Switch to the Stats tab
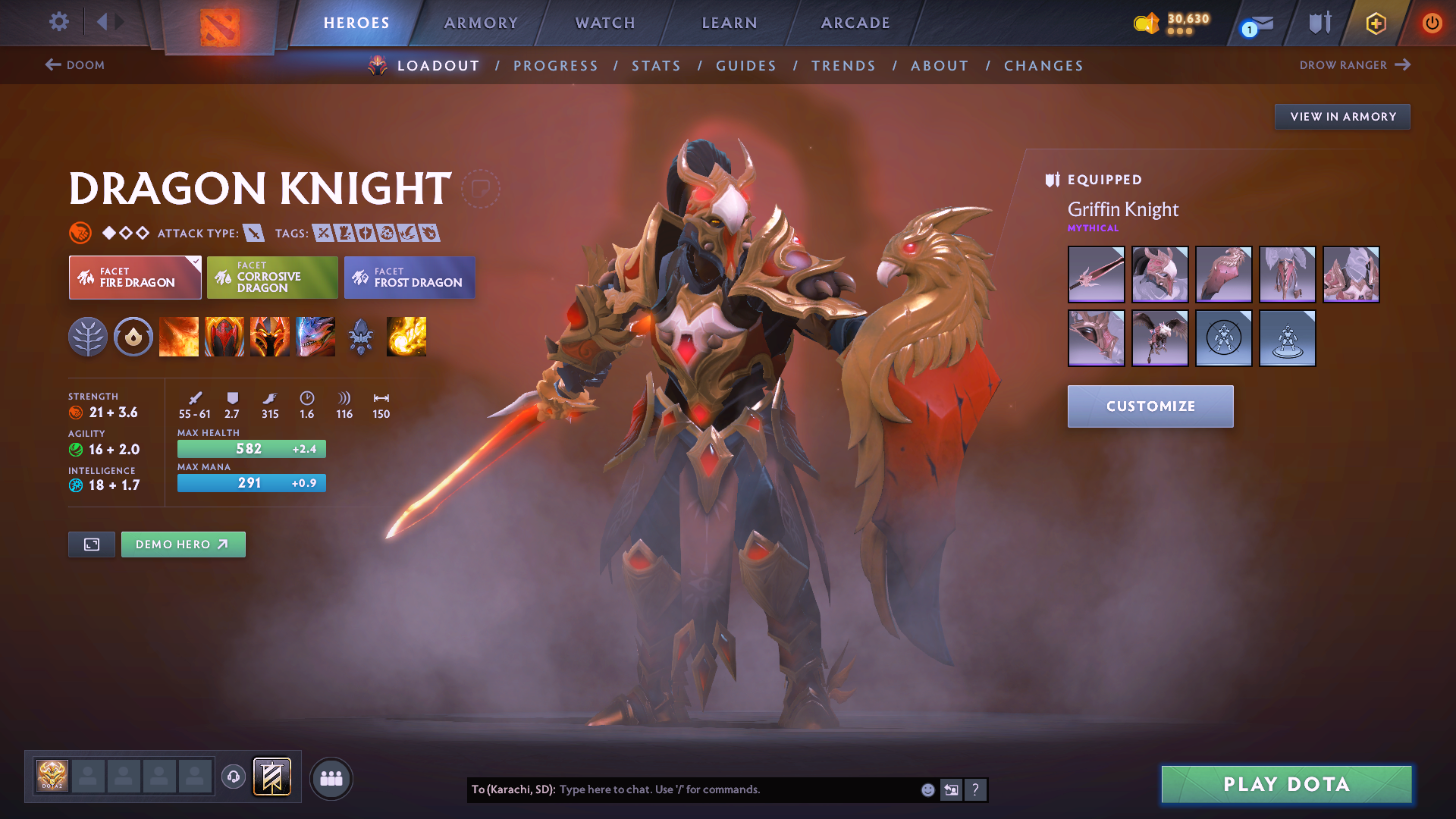 656,65
